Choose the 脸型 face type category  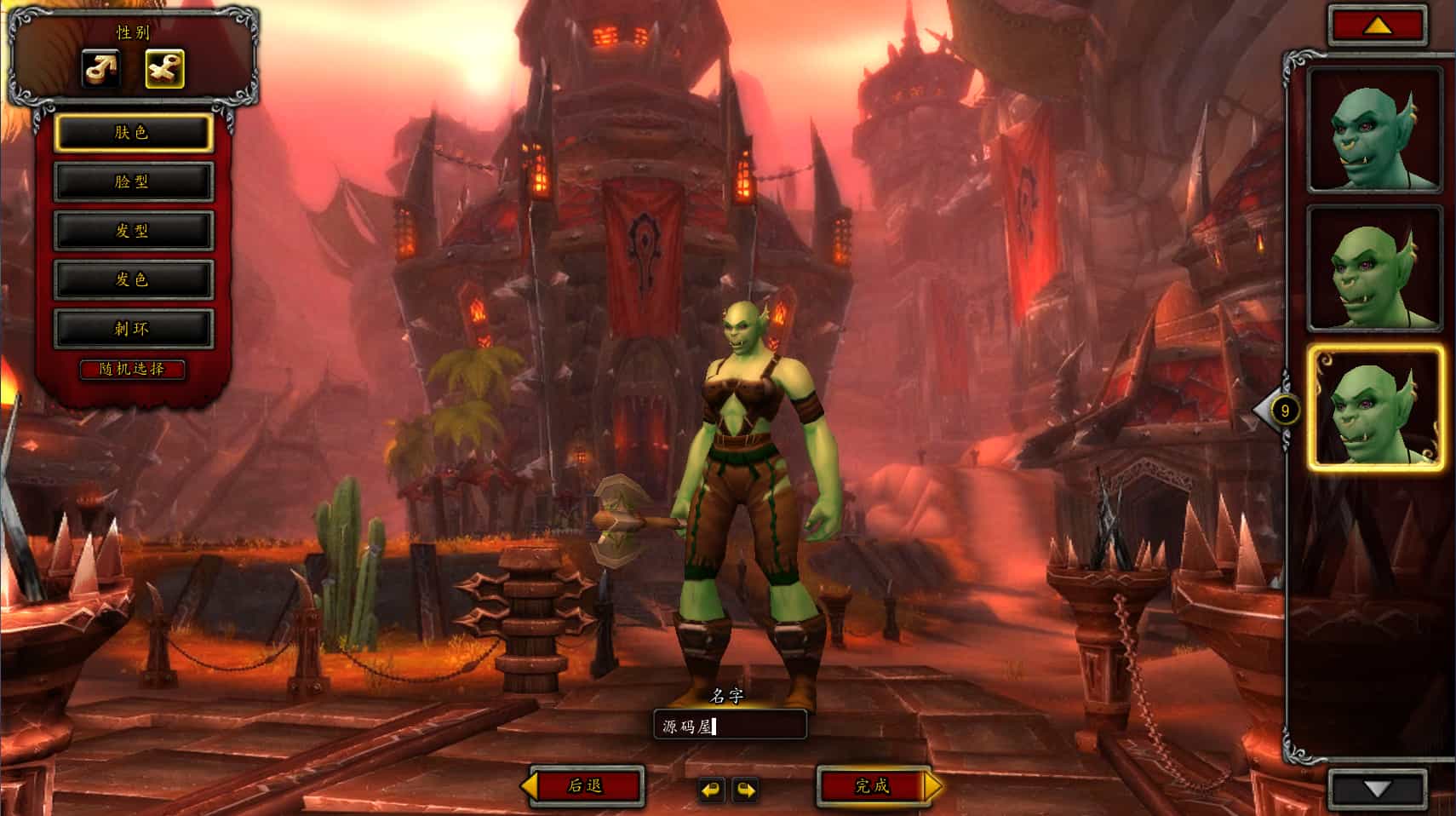(133, 181)
